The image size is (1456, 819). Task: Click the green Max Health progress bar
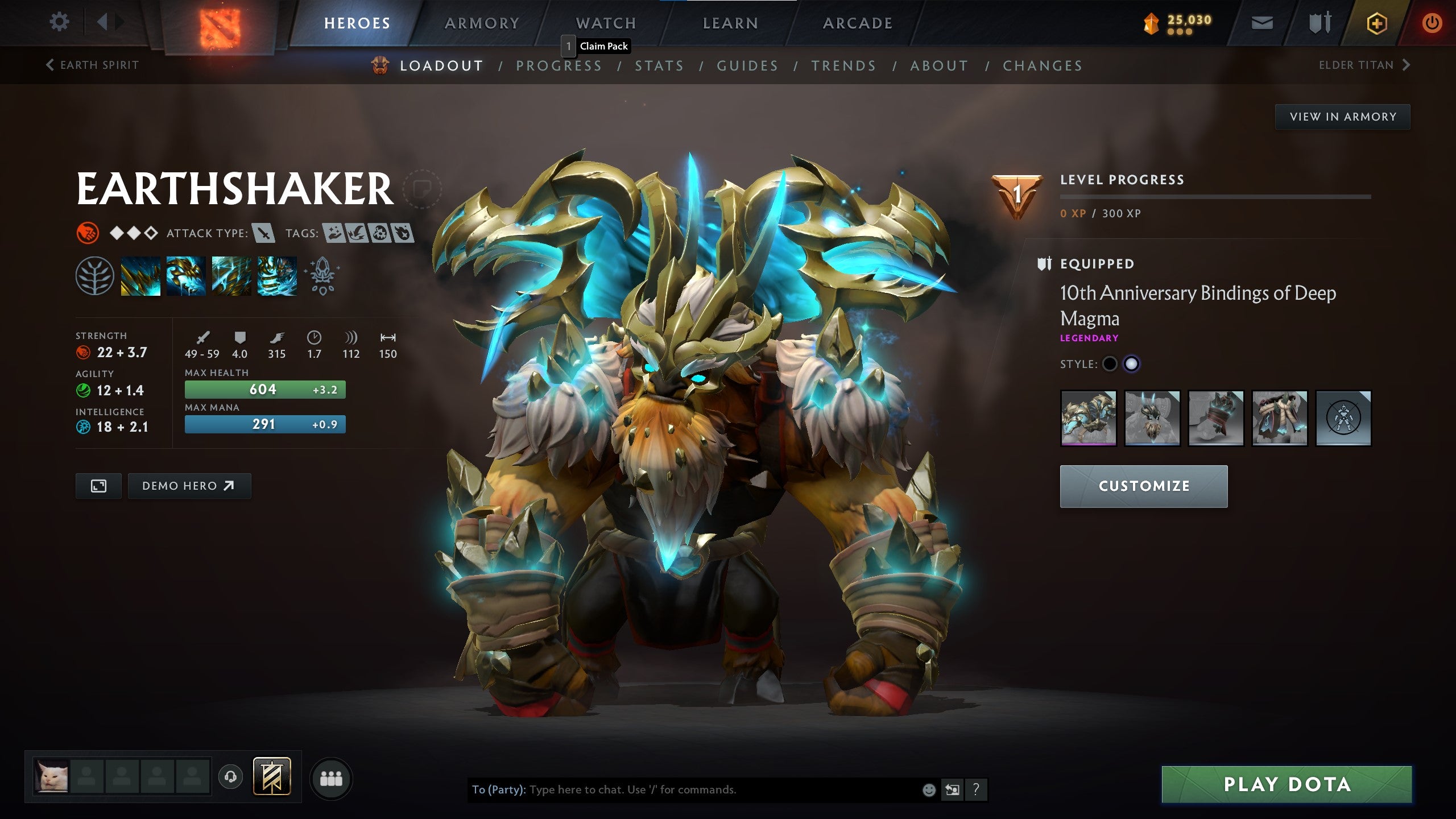coord(264,390)
